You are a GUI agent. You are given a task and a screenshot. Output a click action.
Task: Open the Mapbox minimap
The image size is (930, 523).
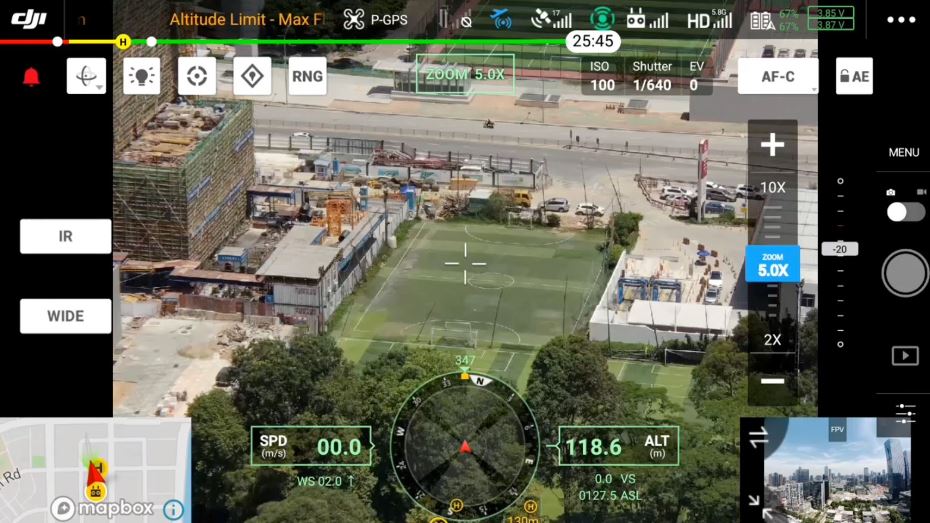pyautogui.click(x=95, y=470)
